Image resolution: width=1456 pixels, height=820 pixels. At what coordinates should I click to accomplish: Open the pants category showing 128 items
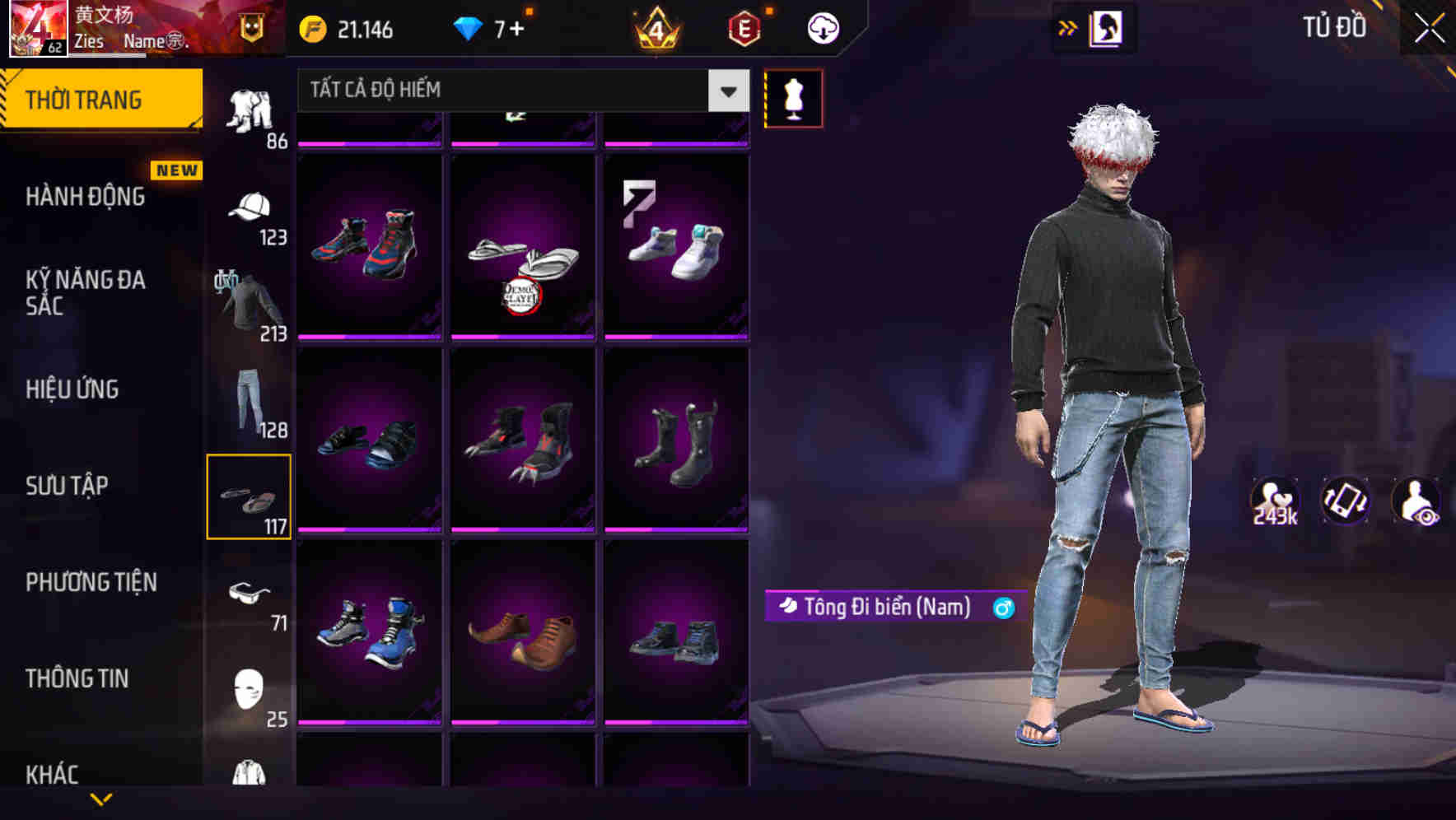247,402
